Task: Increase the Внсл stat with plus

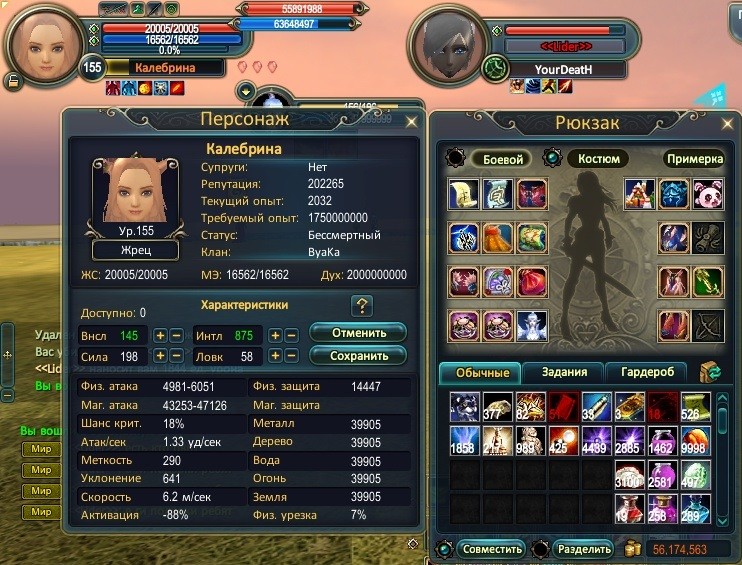Action: pos(160,335)
